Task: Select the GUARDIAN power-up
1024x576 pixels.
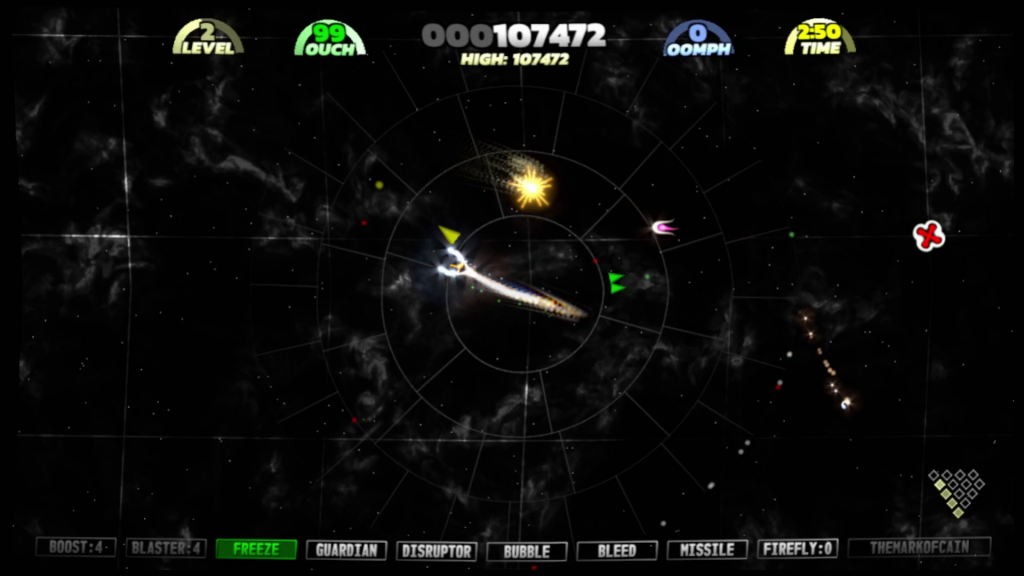Action: (346, 550)
